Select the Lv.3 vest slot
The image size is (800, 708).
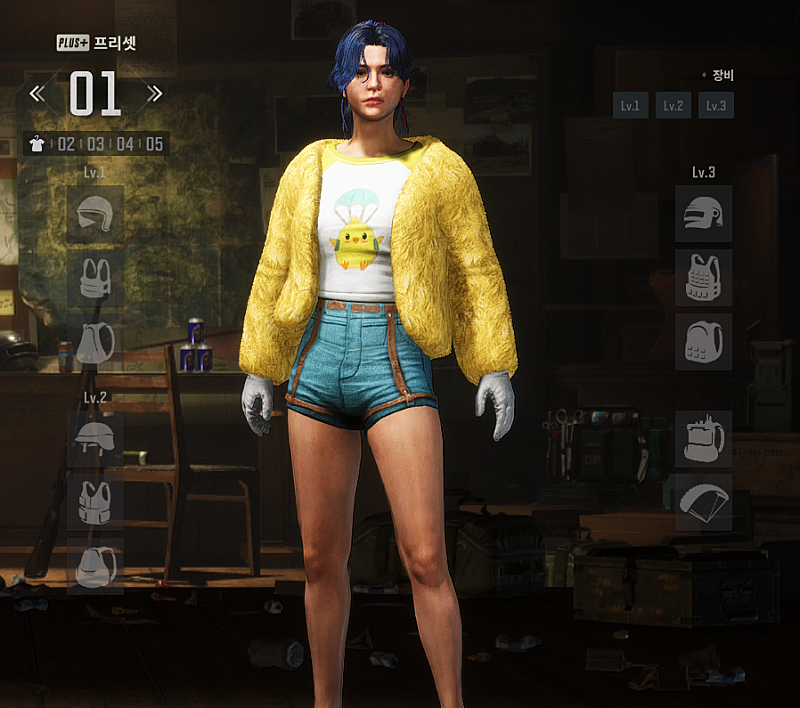tap(703, 277)
